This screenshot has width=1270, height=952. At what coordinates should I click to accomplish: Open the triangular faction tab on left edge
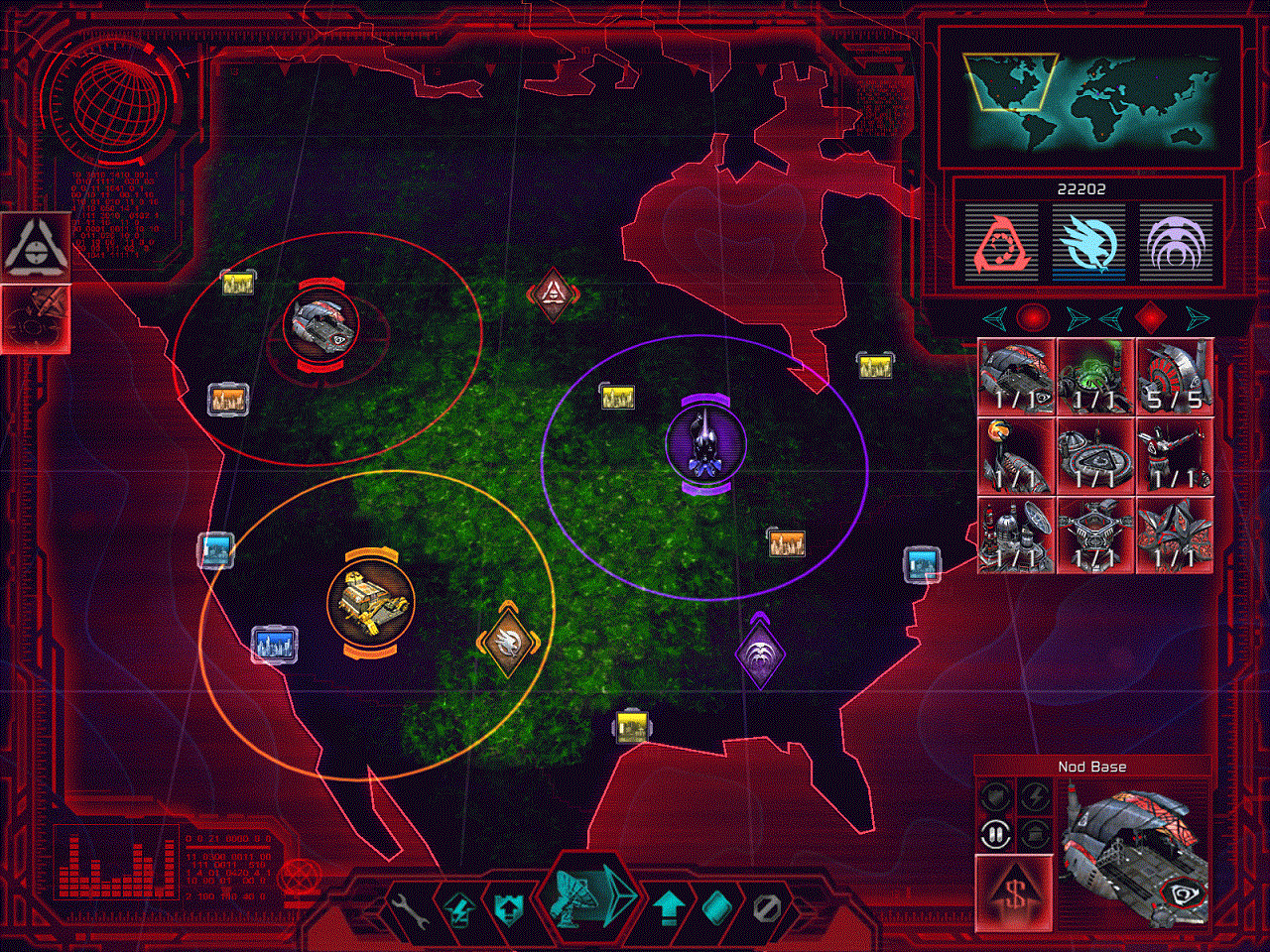(35, 245)
